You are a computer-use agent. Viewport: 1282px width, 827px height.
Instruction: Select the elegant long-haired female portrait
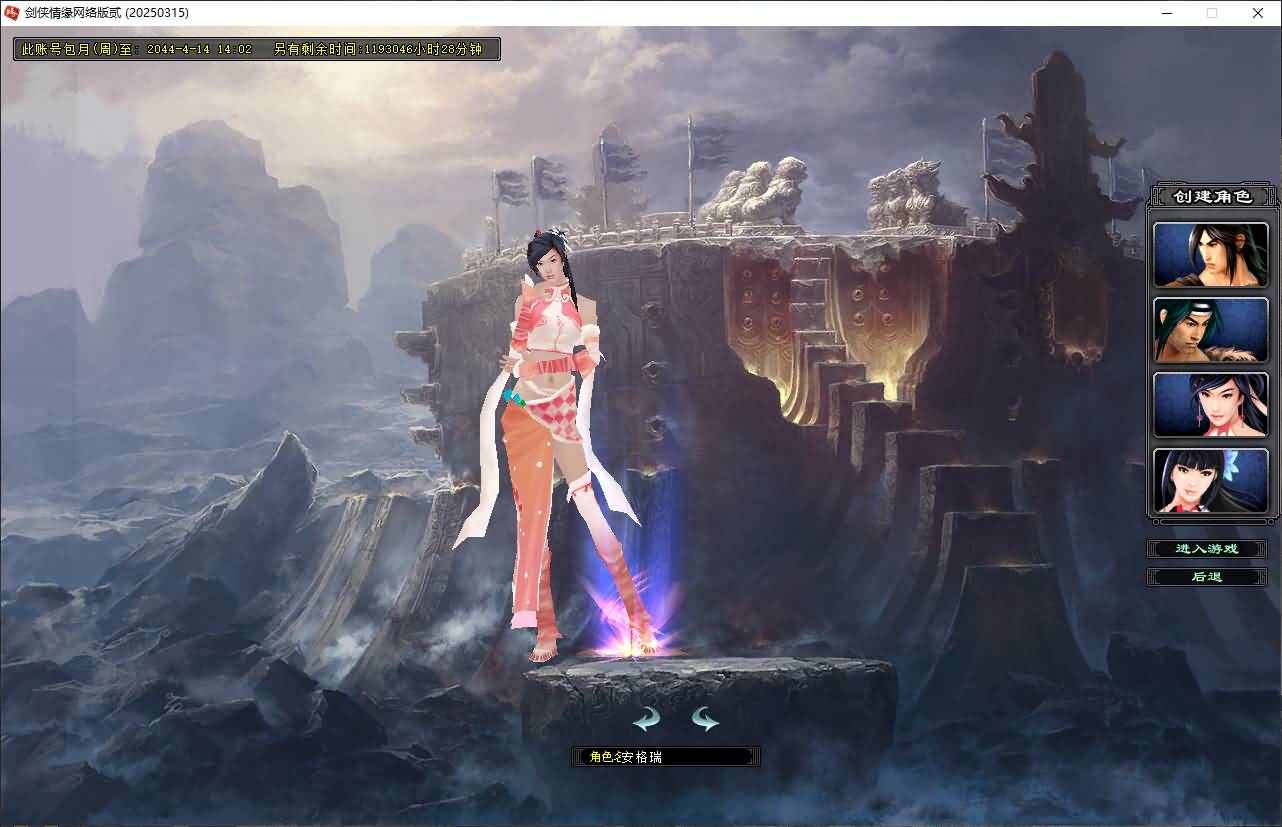tap(1210, 405)
